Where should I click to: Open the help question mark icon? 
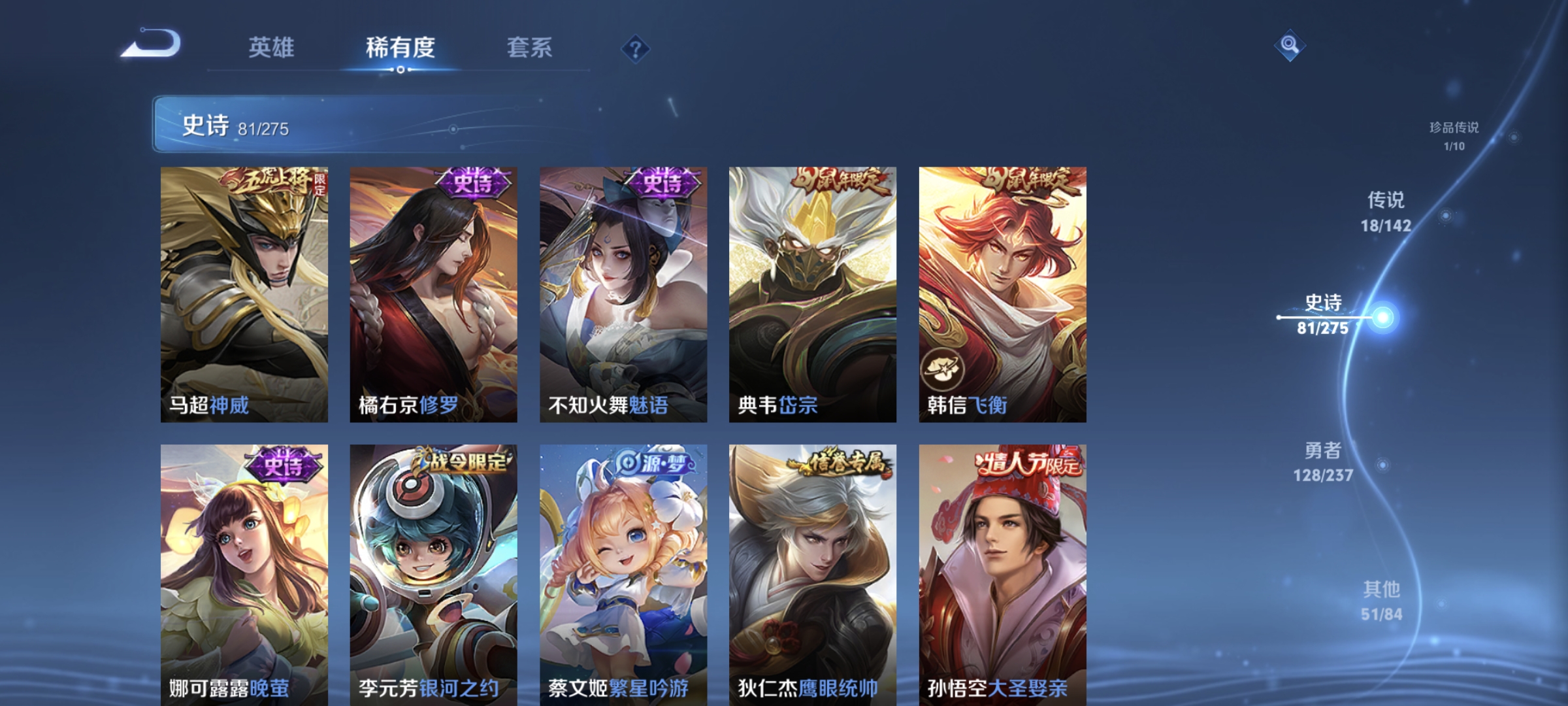point(636,49)
